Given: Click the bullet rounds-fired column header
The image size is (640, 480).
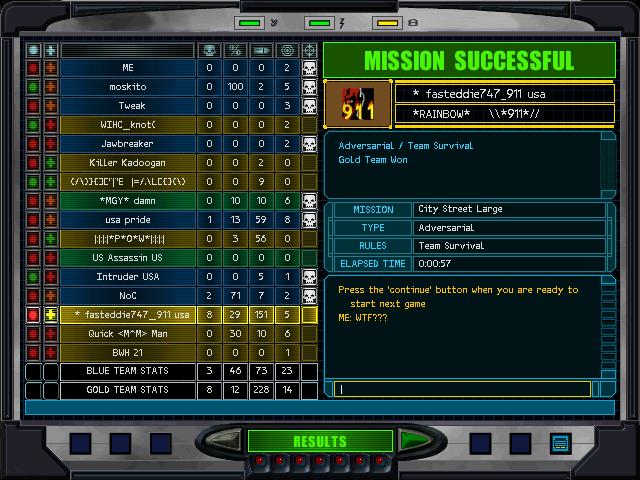Looking at the screenshot, I should coord(261,49).
